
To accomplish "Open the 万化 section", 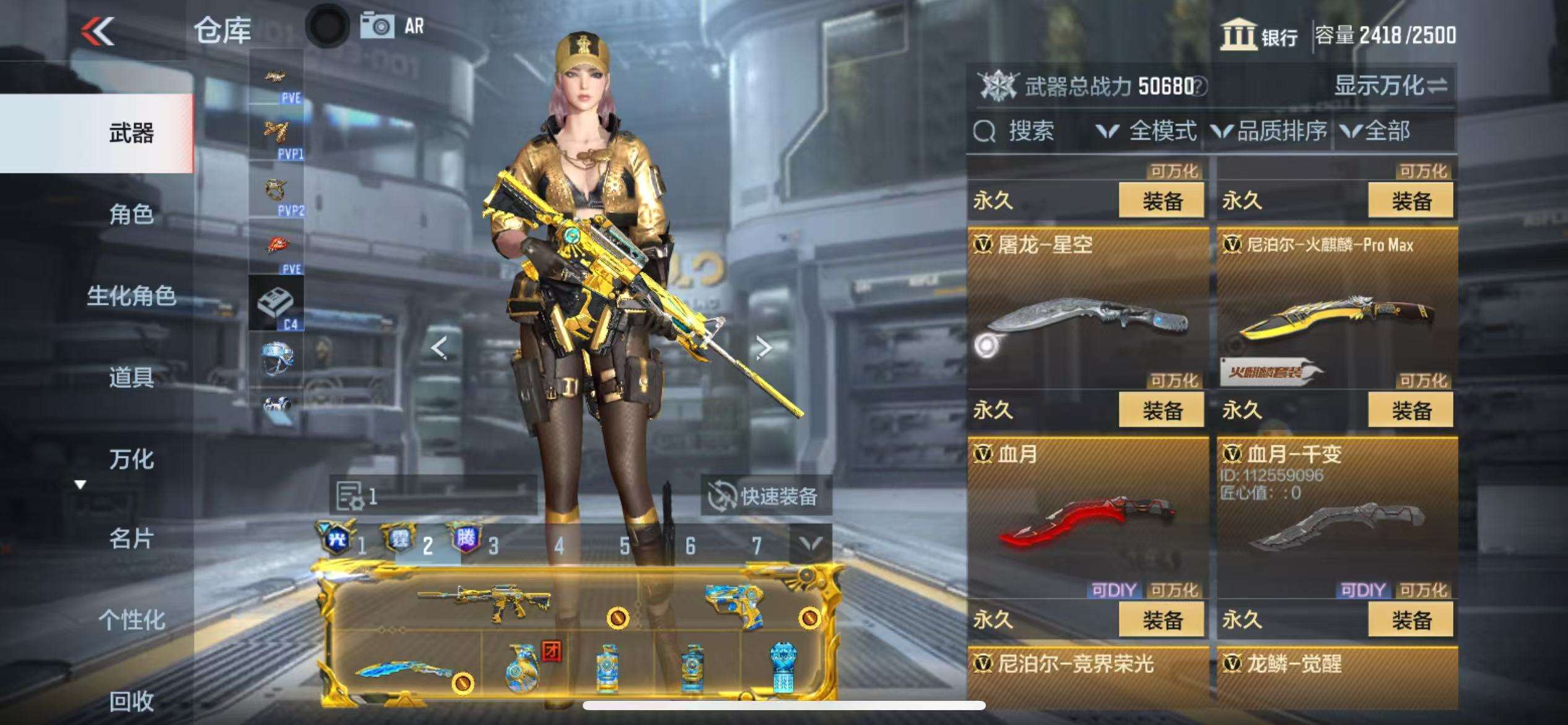I will coord(131,459).
